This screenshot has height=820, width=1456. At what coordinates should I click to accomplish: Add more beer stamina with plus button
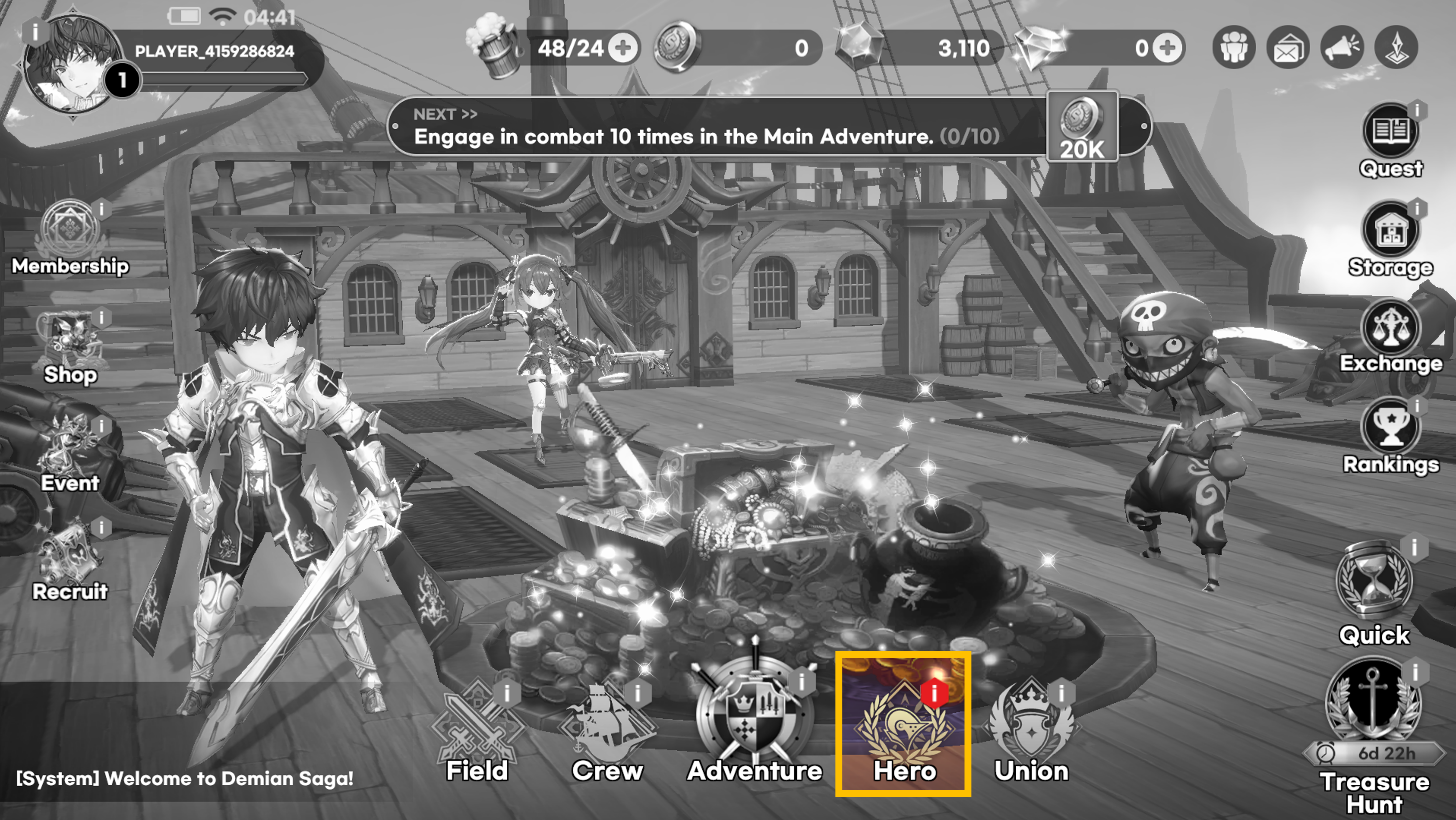coord(624,48)
